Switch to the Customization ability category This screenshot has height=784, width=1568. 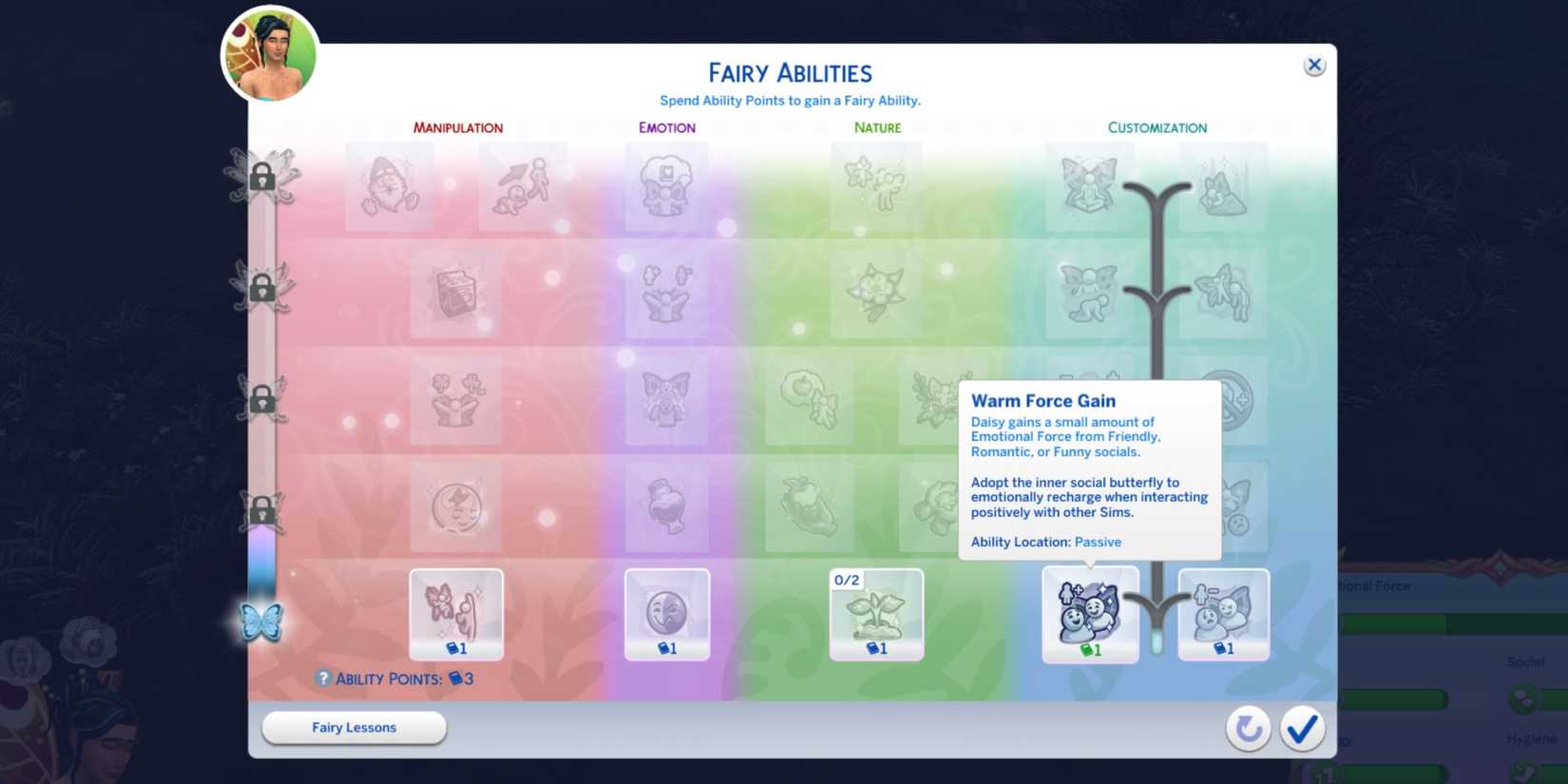1157,126
